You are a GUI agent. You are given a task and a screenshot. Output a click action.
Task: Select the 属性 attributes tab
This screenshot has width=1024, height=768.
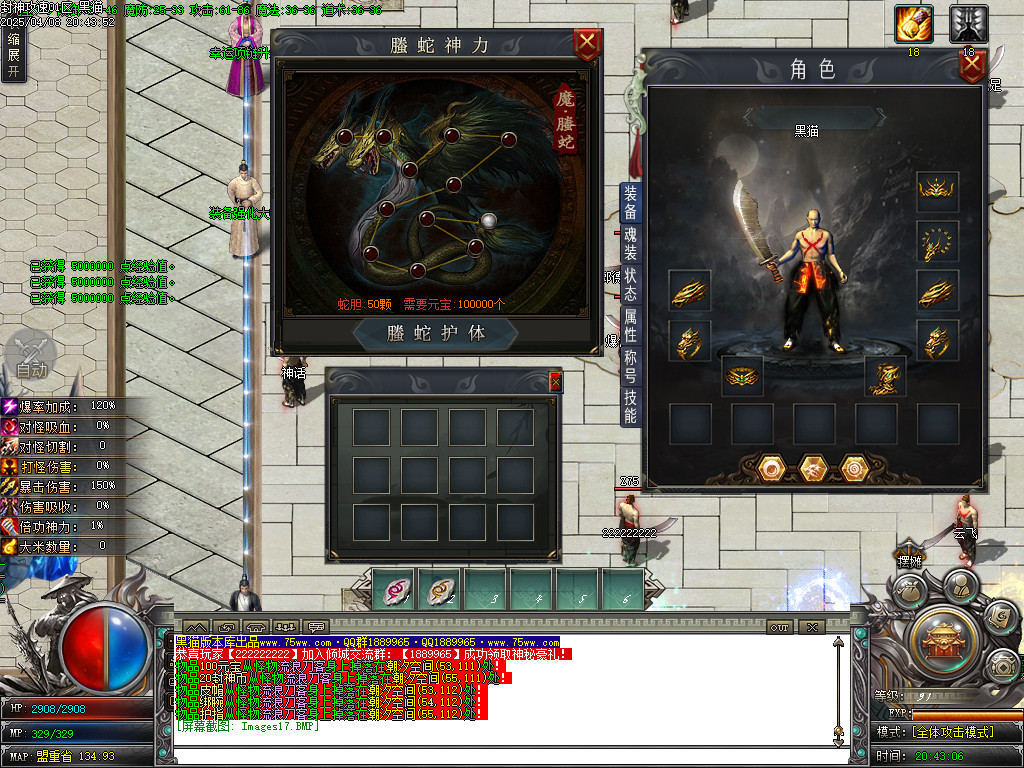pyautogui.click(x=630, y=326)
